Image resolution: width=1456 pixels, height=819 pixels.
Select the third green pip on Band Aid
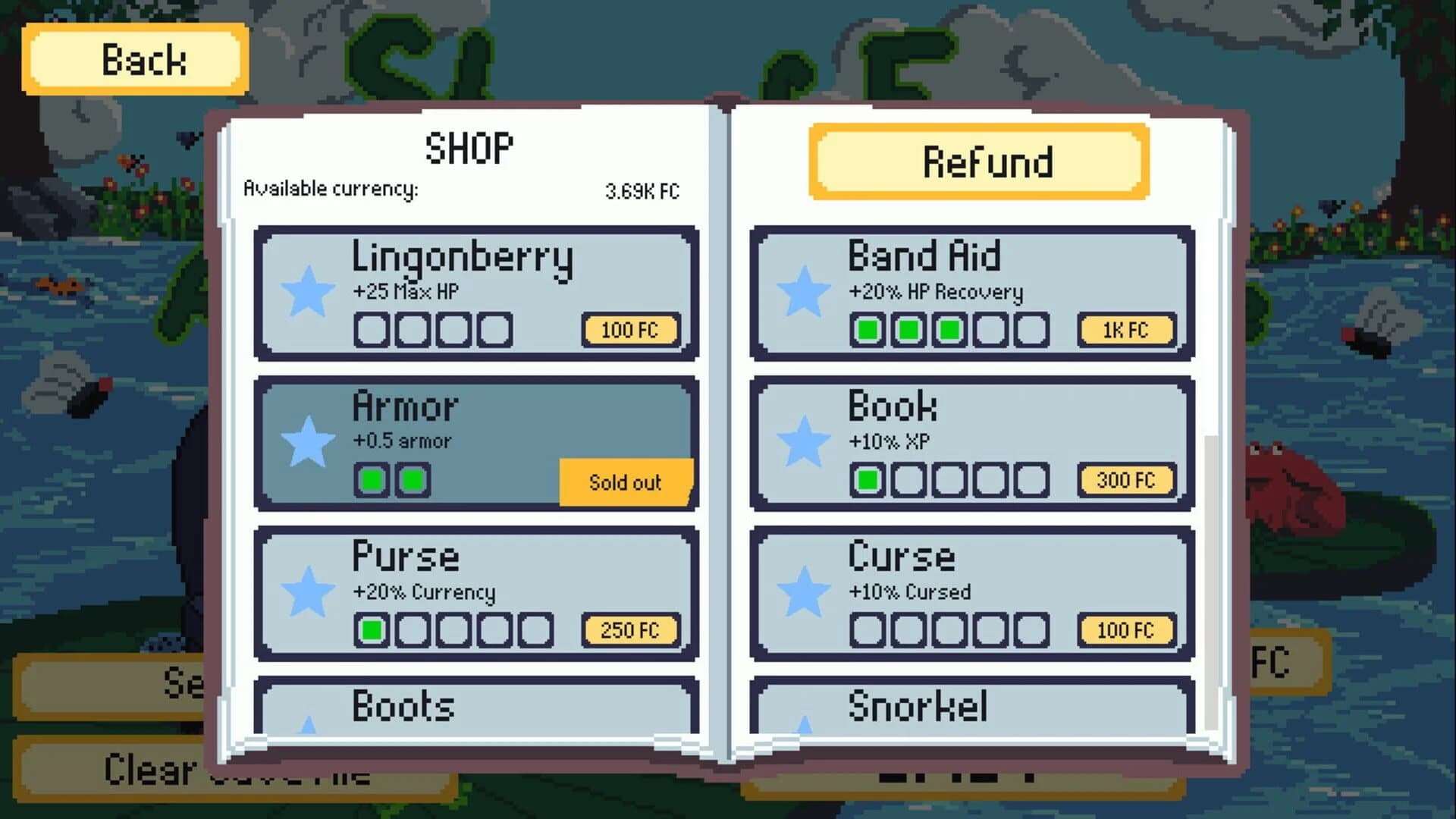coord(947,329)
